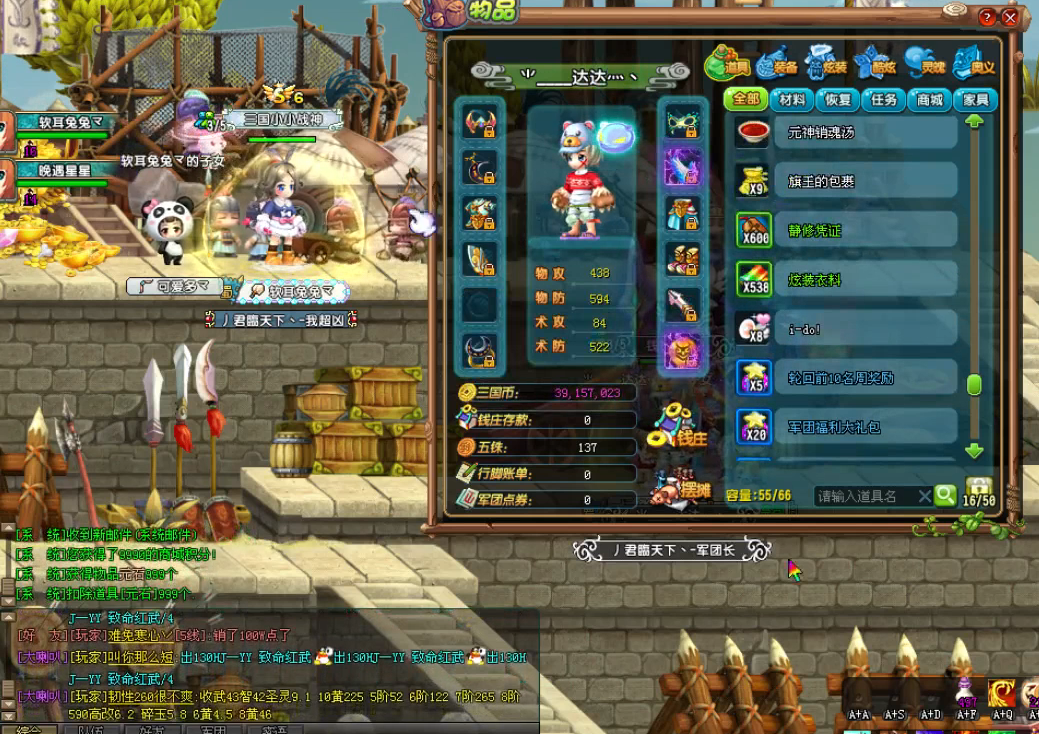This screenshot has width=1039, height=734.
Task: Filter items by 材料 materials
Action: [792, 100]
